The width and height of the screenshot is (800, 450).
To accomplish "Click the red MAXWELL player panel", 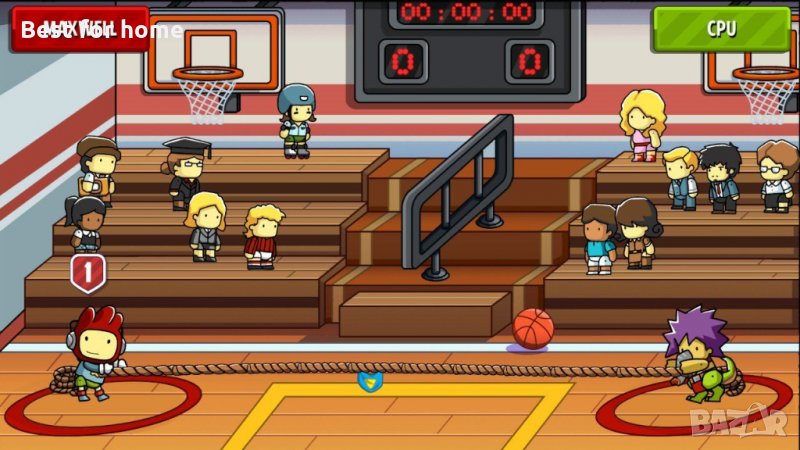I will click(80, 28).
